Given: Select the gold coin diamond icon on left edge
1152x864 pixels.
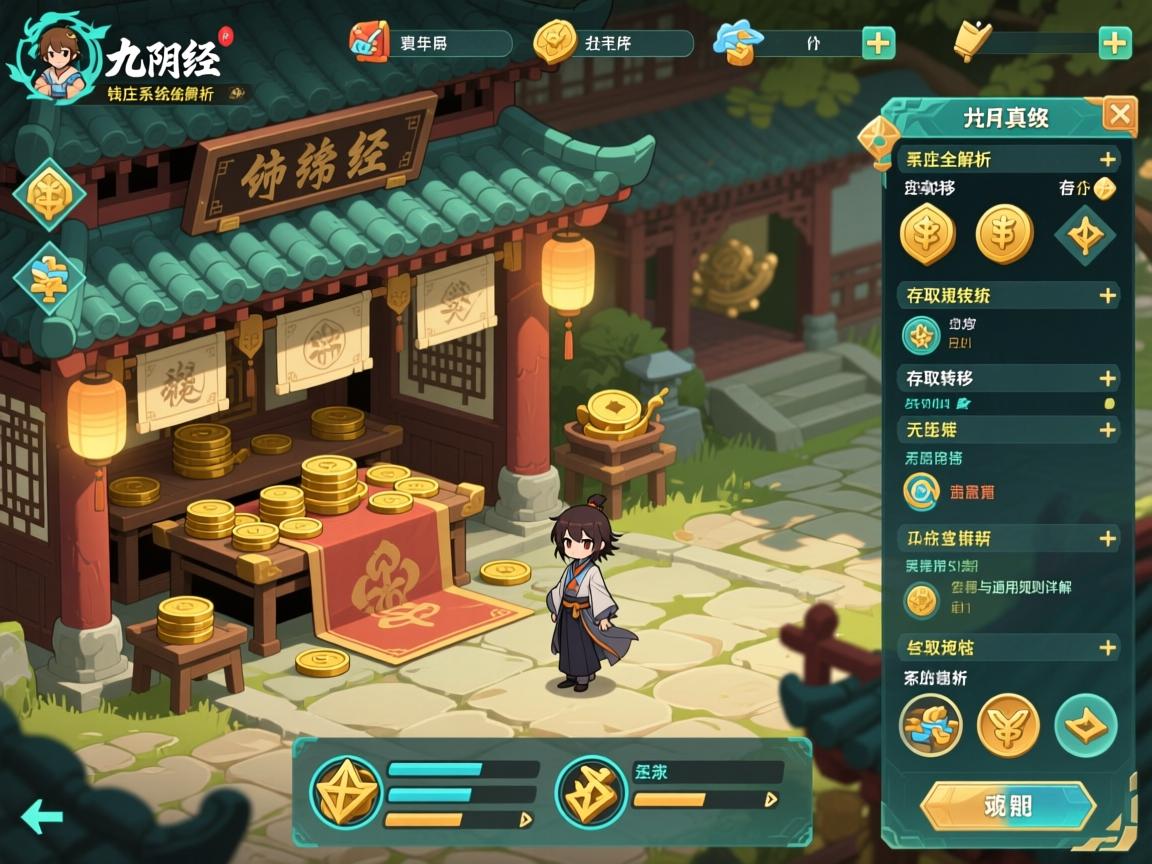Looking at the screenshot, I should (x=48, y=195).
